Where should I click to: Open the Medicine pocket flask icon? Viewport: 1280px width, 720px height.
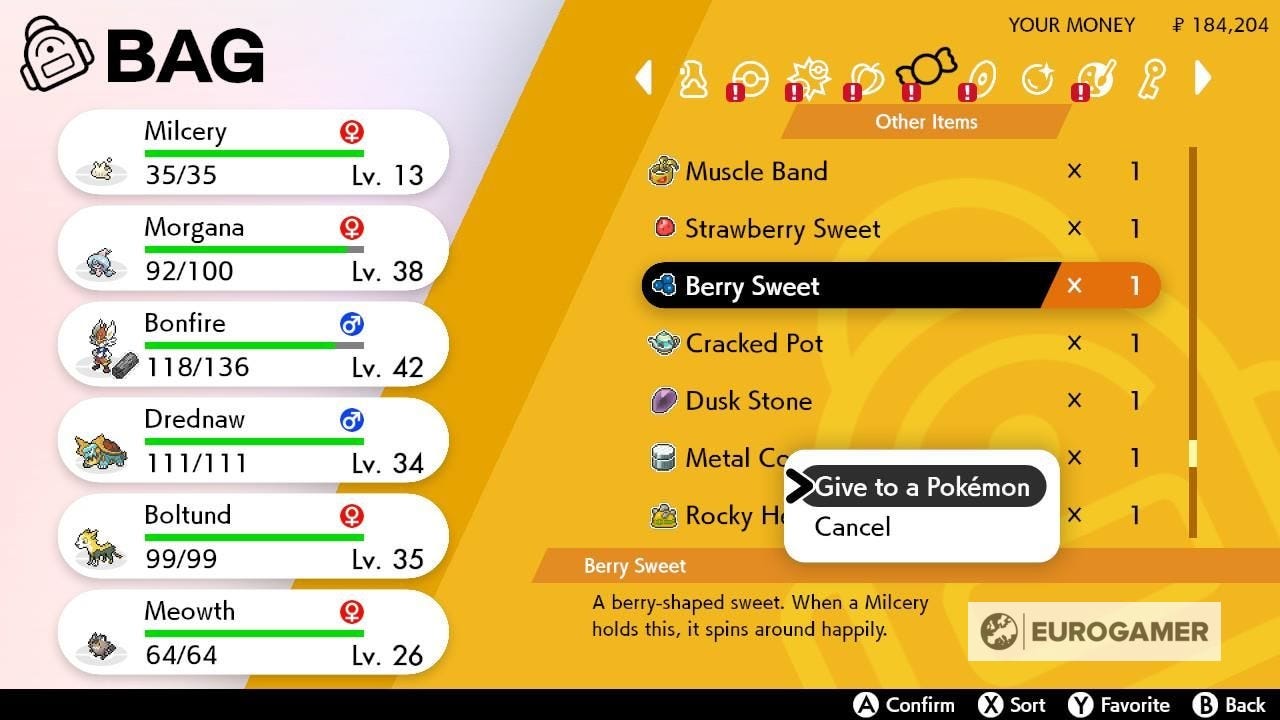point(695,78)
